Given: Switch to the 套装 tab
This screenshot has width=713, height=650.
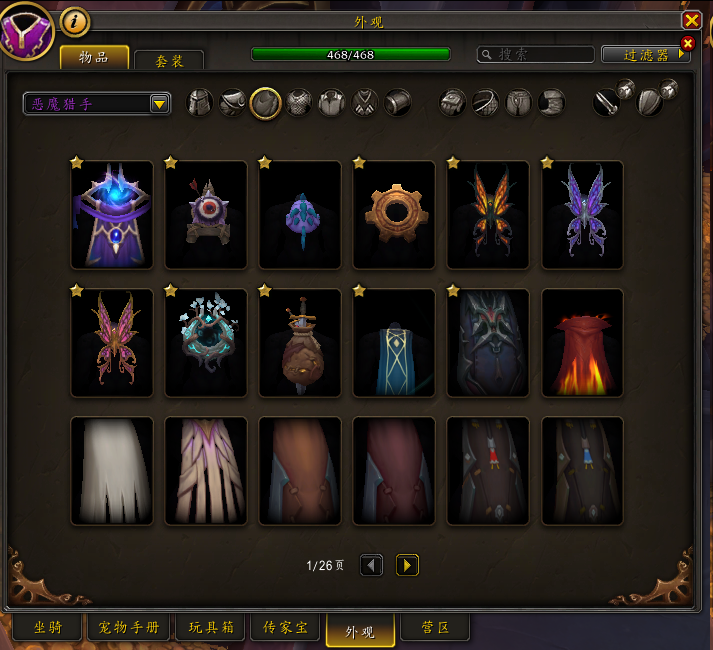Looking at the screenshot, I should 169,61.
